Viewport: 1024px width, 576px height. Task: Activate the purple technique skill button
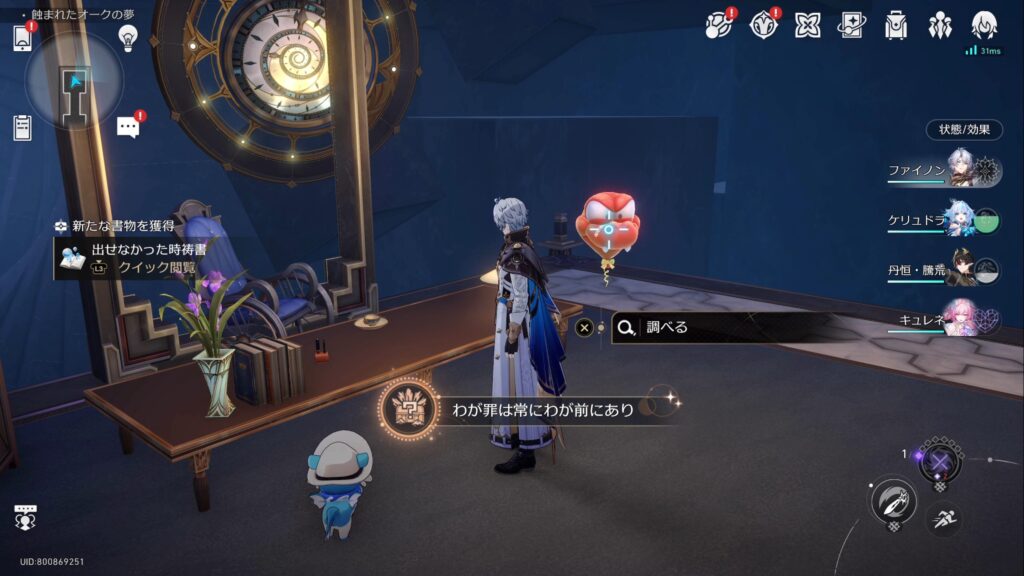point(940,461)
